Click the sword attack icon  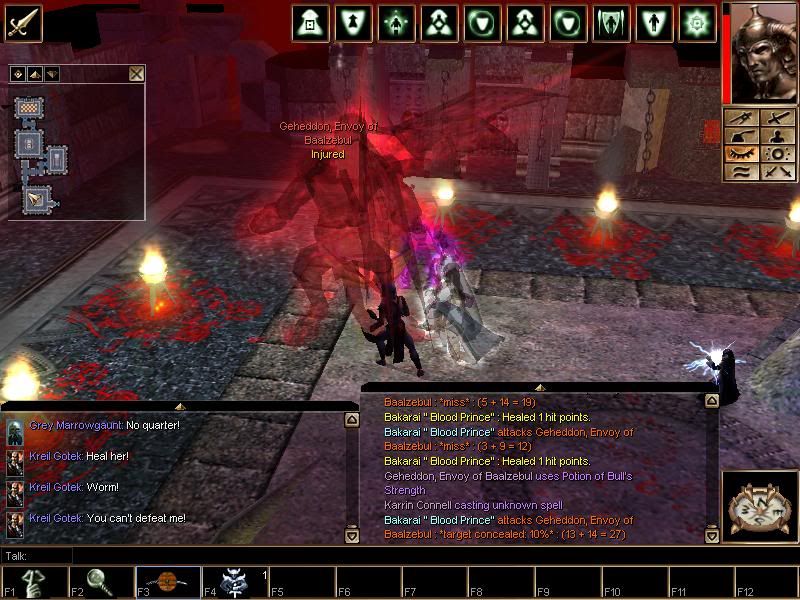point(22,22)
